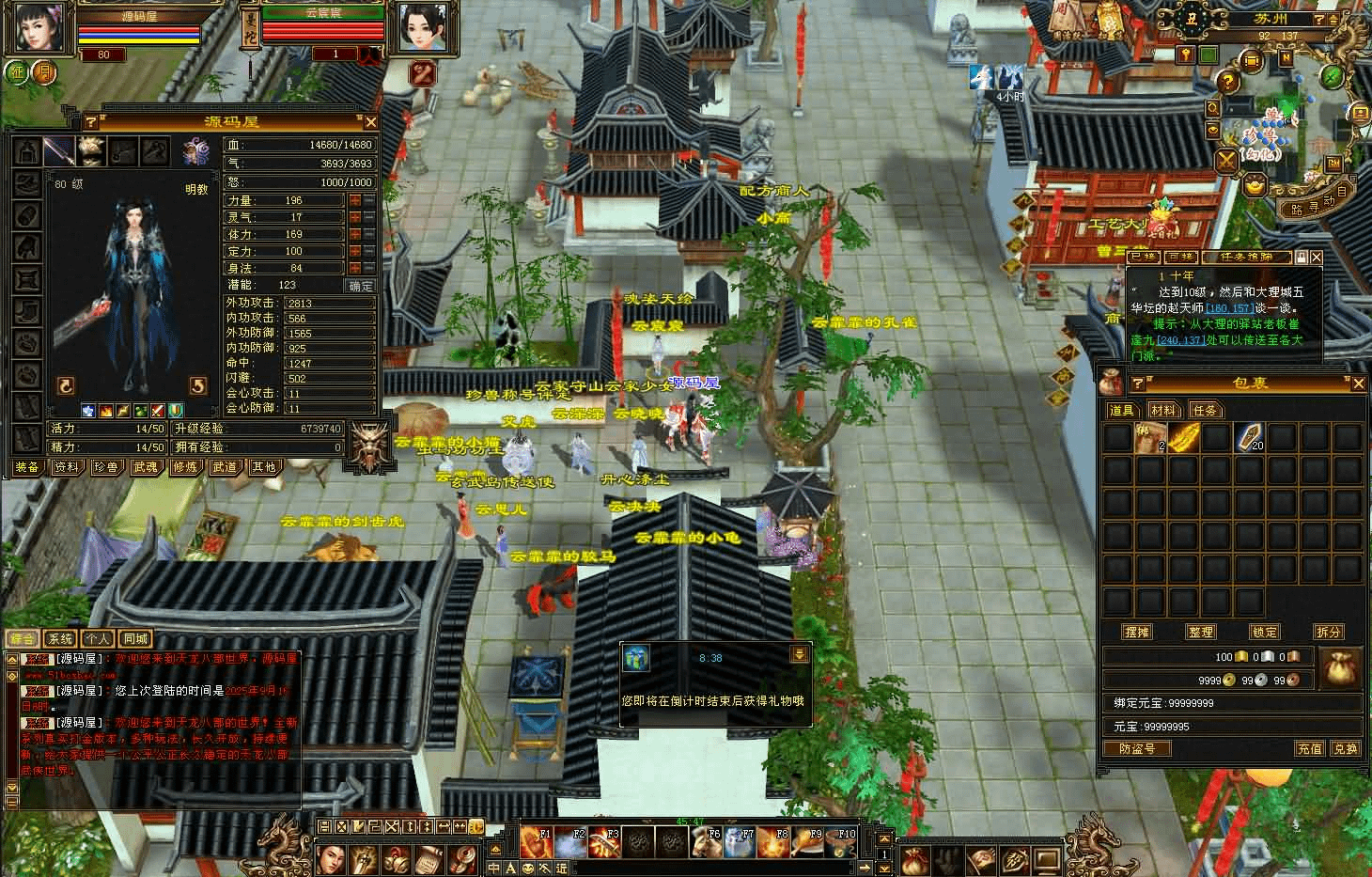Open the 珍兽 pet tab
This screenshot has width=1372, height=877.
105,467
